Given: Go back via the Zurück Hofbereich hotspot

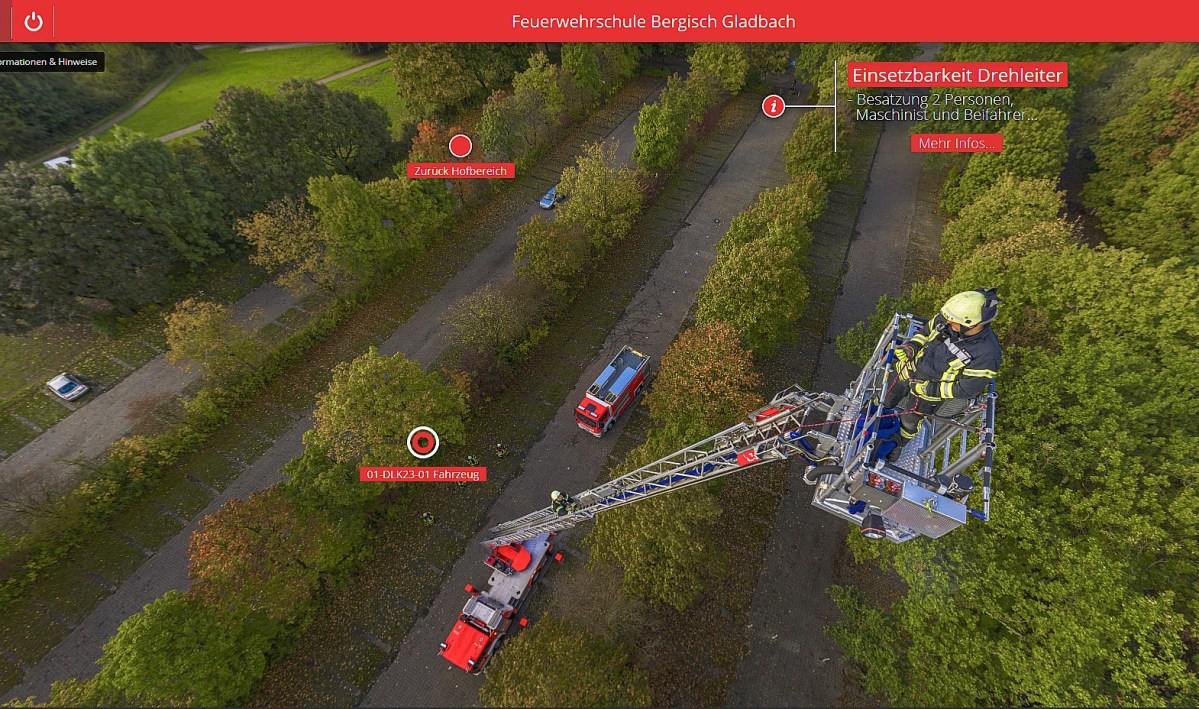Looking at the screenshot, I should pyautogui.click(x=460, y=147).
